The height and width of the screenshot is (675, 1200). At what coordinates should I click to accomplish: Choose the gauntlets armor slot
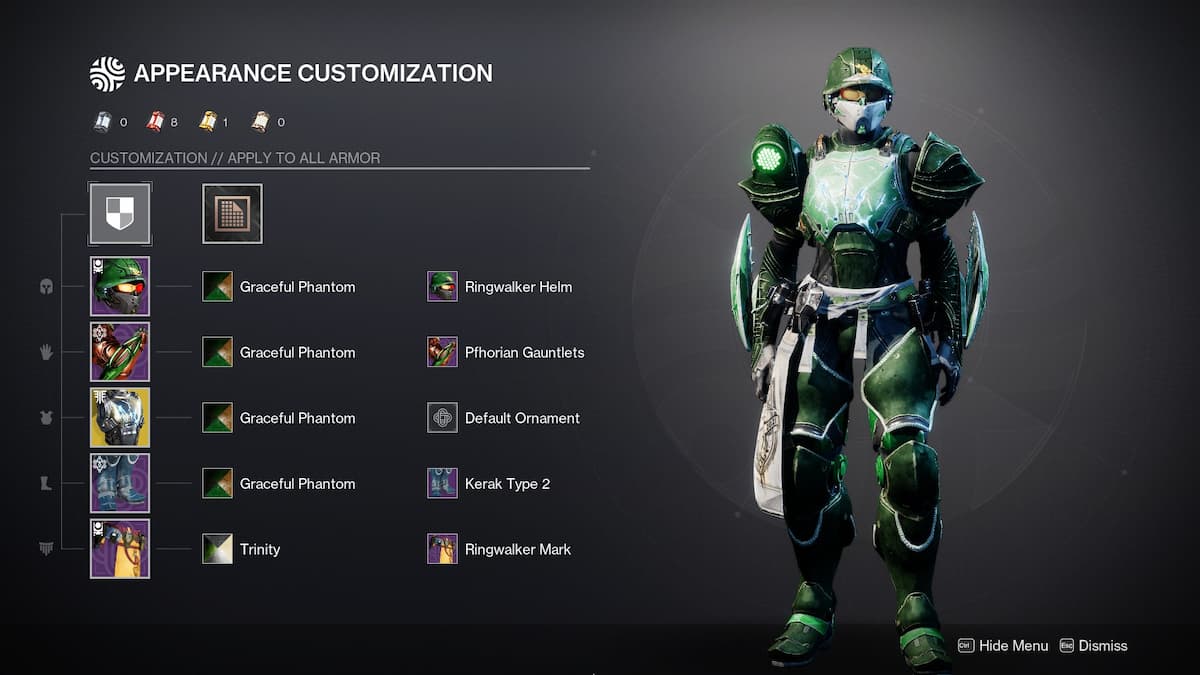(x=120, y=352)
